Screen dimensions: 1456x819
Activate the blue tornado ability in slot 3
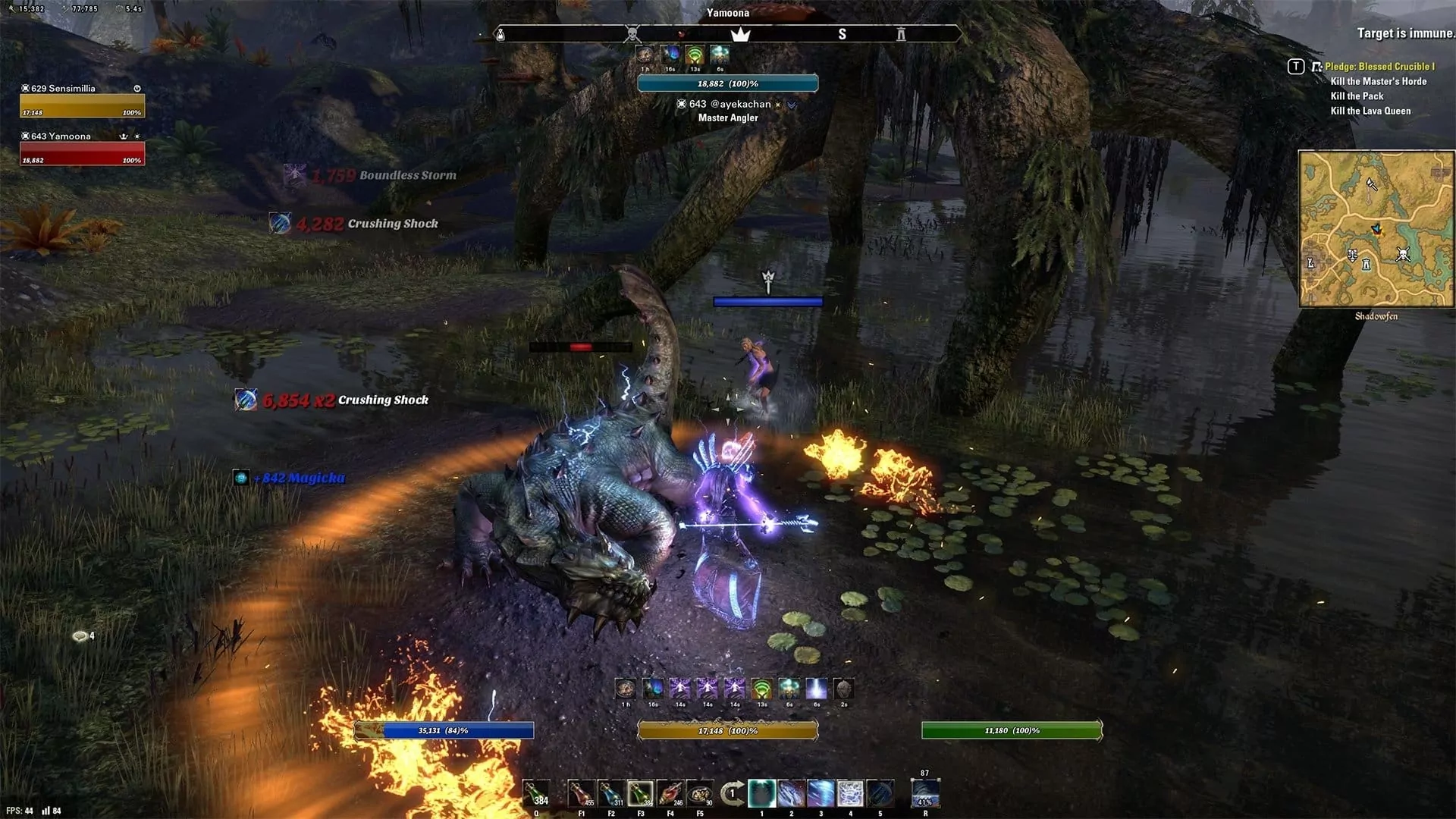coord(821,794)
